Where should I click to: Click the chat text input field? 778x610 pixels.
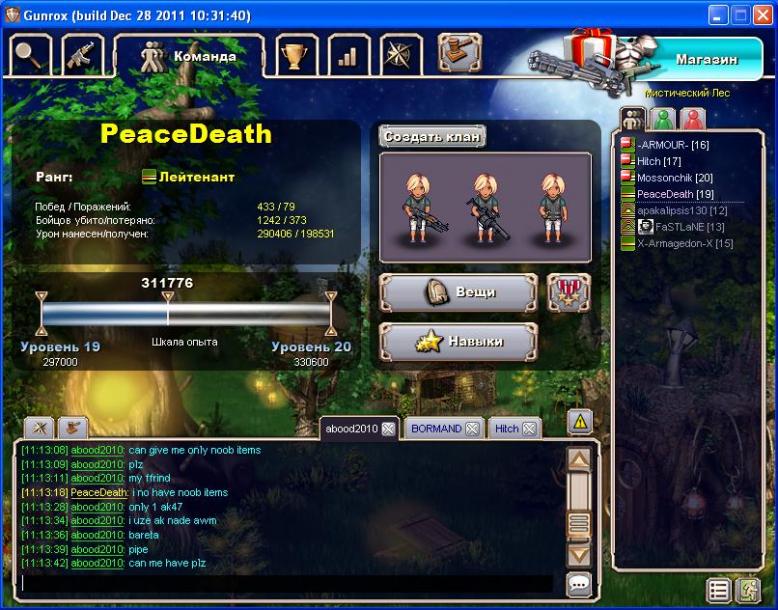click(x=285, y=584)
